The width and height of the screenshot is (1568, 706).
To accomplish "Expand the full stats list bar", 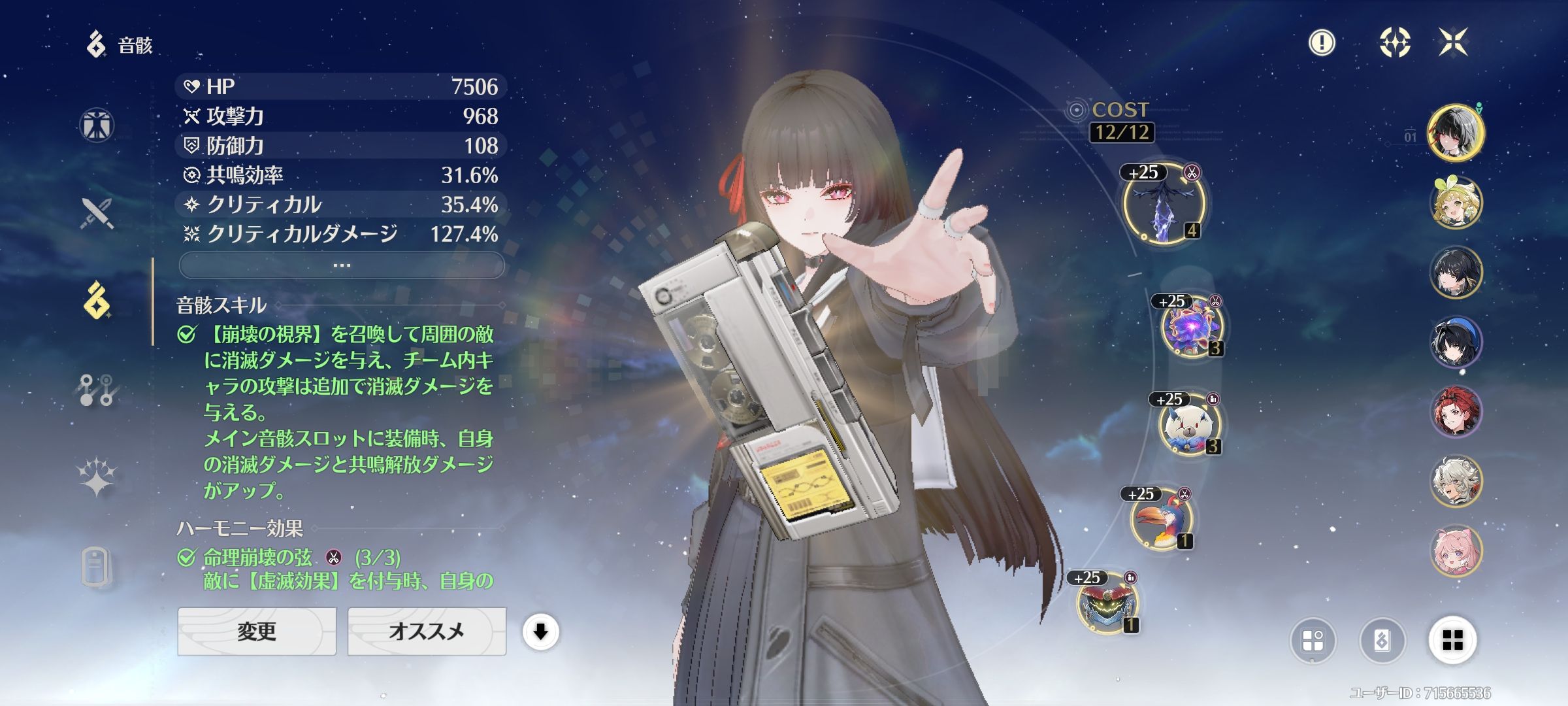I will pyautogui.click(x=342, y=265).
